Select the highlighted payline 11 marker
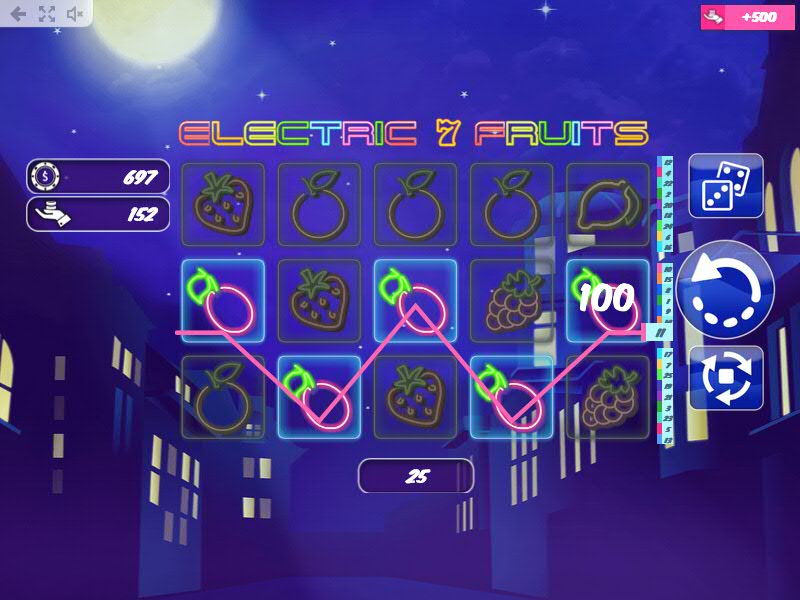The height and width of the screenshot is (600, 800). [x=660, y=332]
